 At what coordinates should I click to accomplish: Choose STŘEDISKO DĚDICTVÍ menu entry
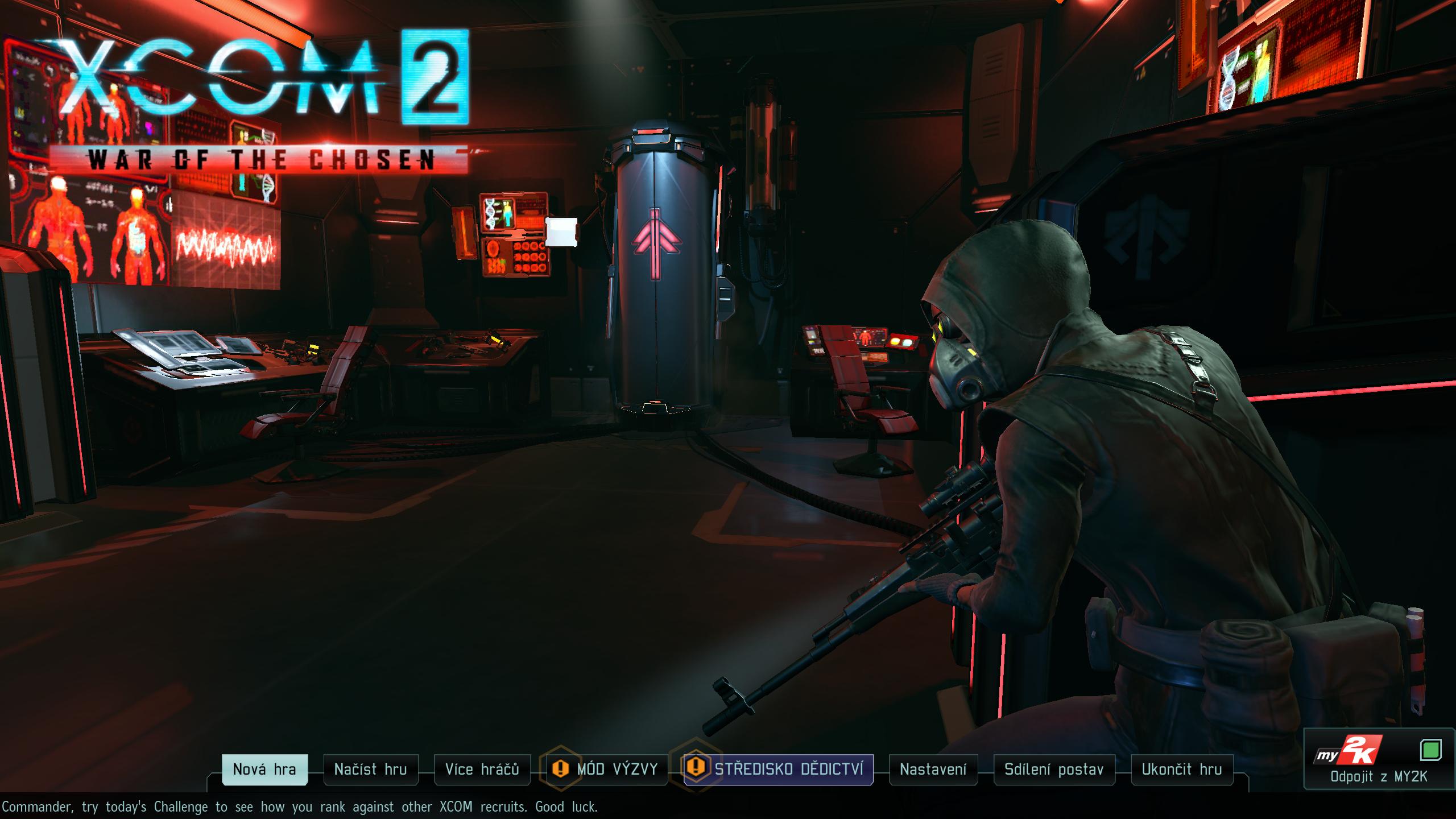click(788, 770)
